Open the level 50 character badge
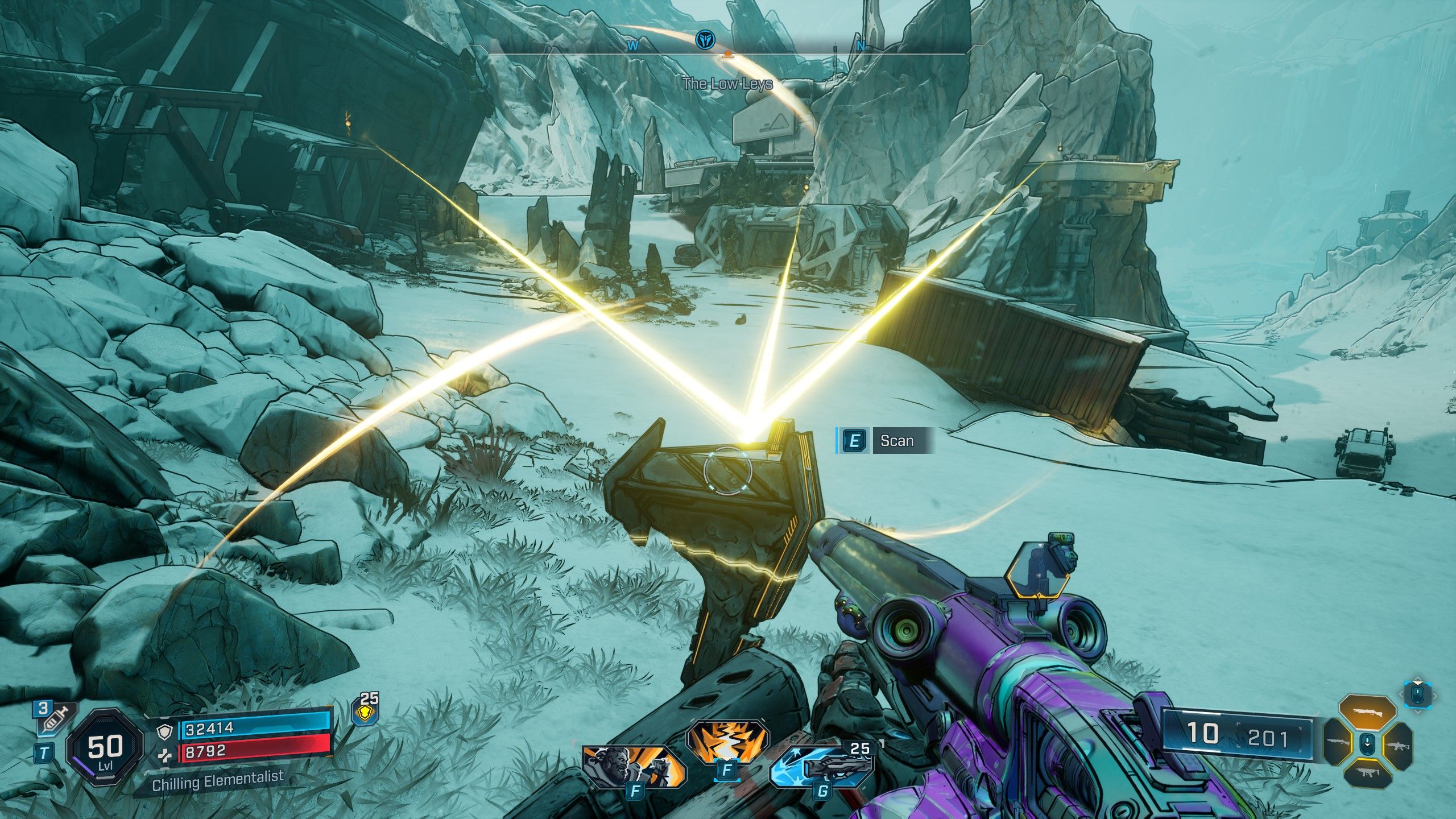The height and width of the screenshot is (819, 1456). point(105,747)
